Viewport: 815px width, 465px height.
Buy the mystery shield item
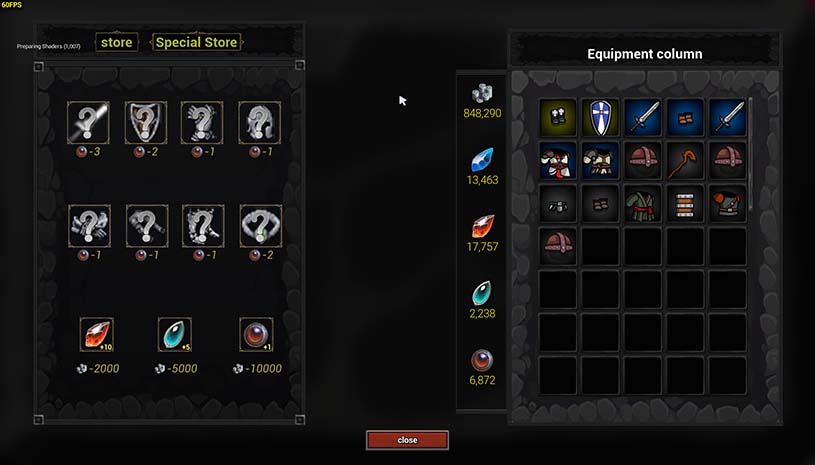click(x=145, y=122)
